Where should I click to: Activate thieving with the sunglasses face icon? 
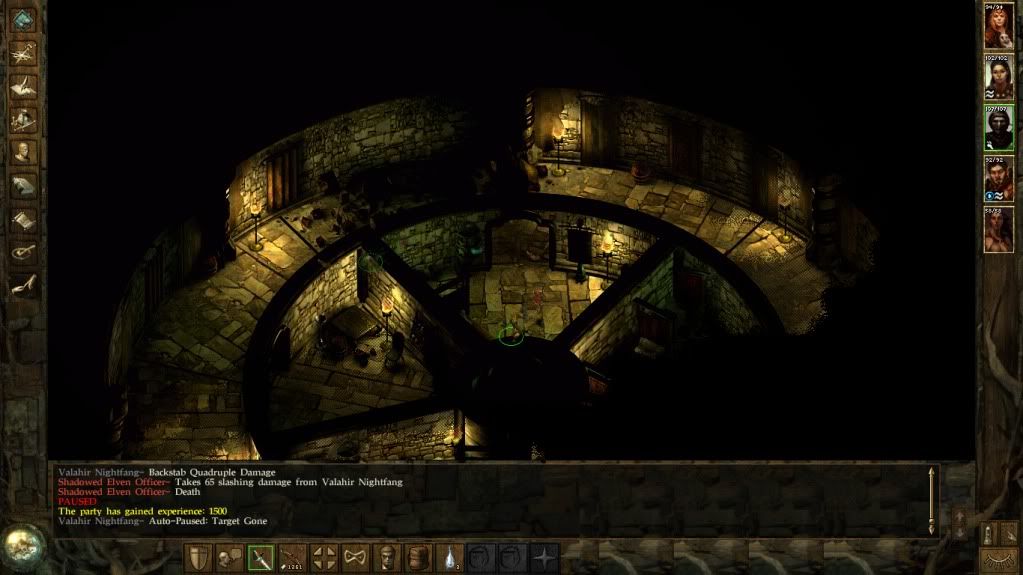pos(387,558)
